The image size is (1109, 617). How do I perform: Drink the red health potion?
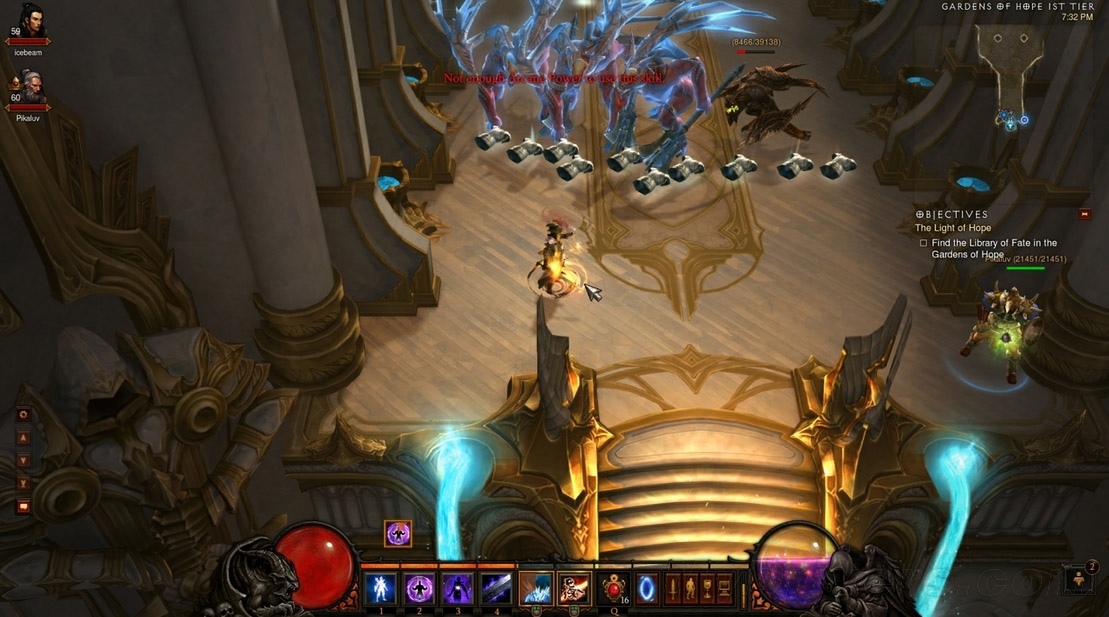click(613, 588)
